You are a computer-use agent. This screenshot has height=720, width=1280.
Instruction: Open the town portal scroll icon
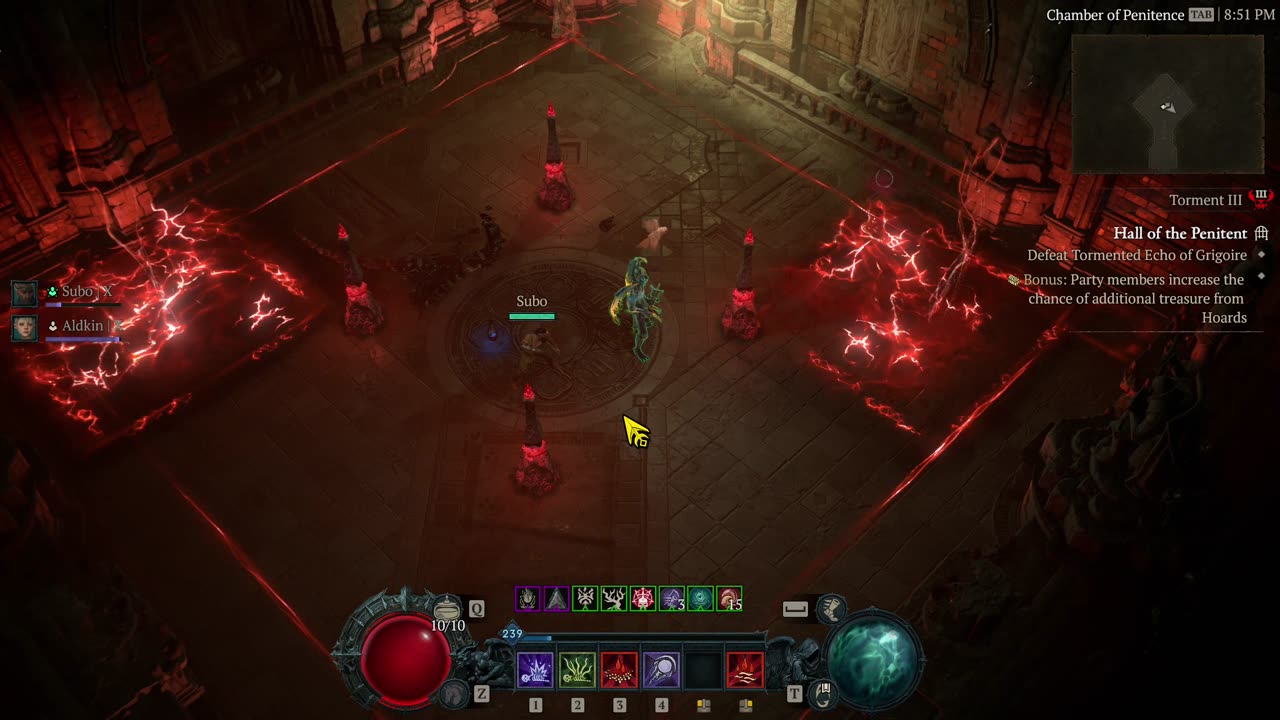[823, 691]
